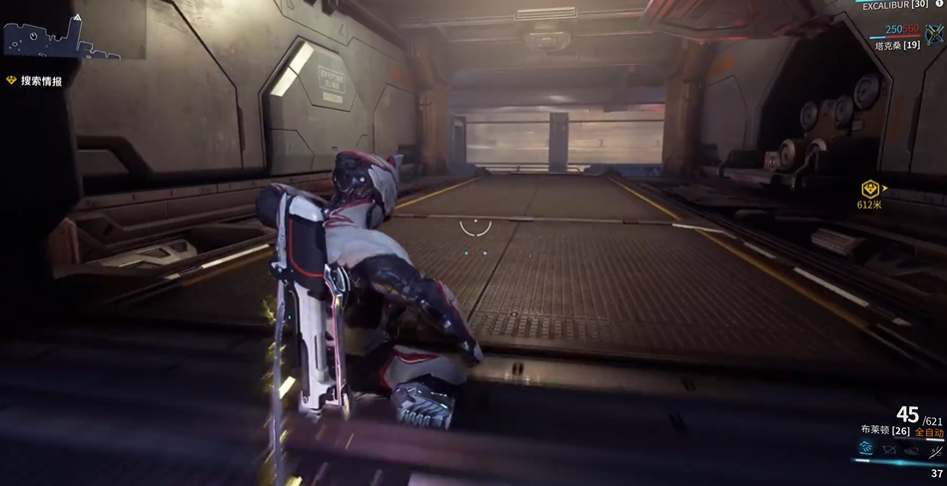This screenshot has width=947, height=486.
Task: Select the 搜索情报 objective tracker
Action: (x=40, y=81)
